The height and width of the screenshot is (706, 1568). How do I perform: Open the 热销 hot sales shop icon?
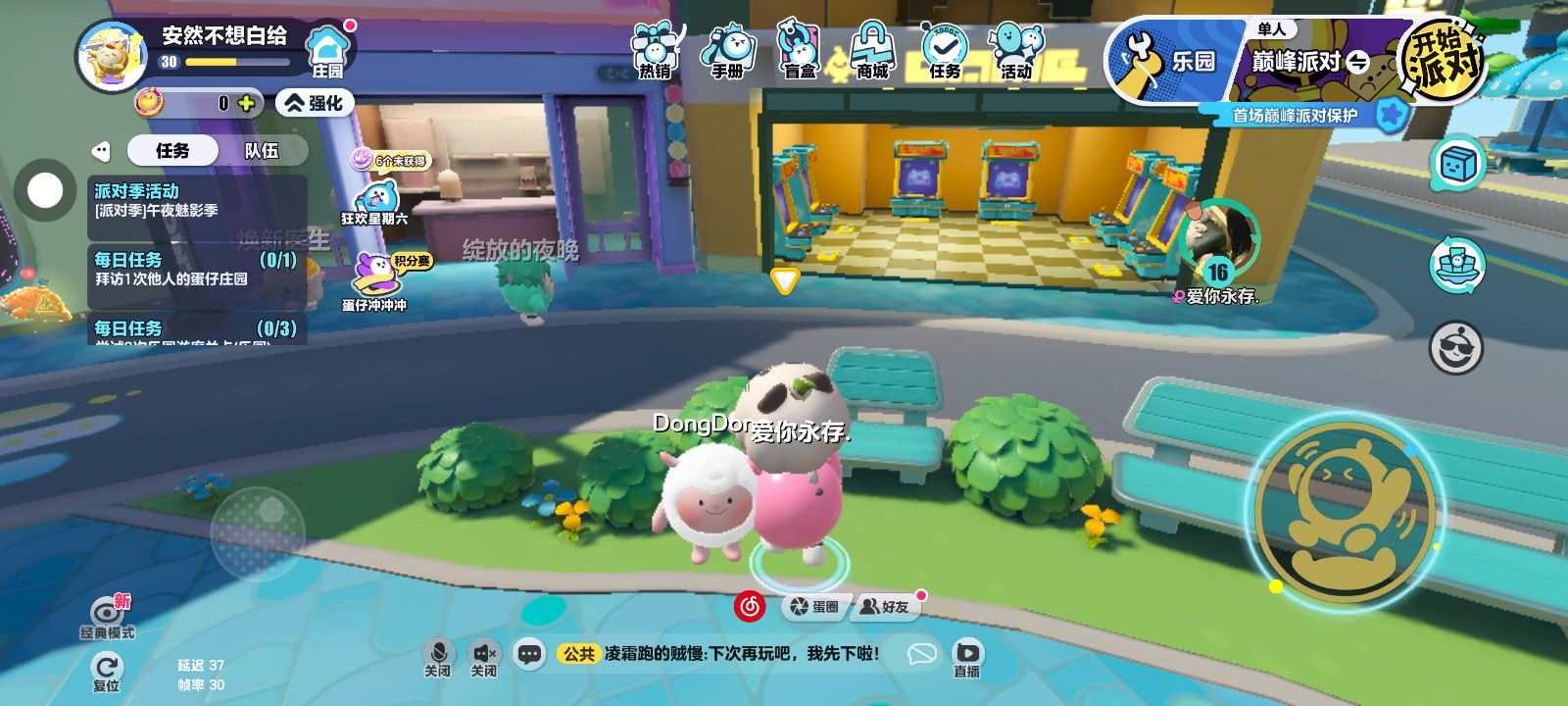(x=656, y=51)
